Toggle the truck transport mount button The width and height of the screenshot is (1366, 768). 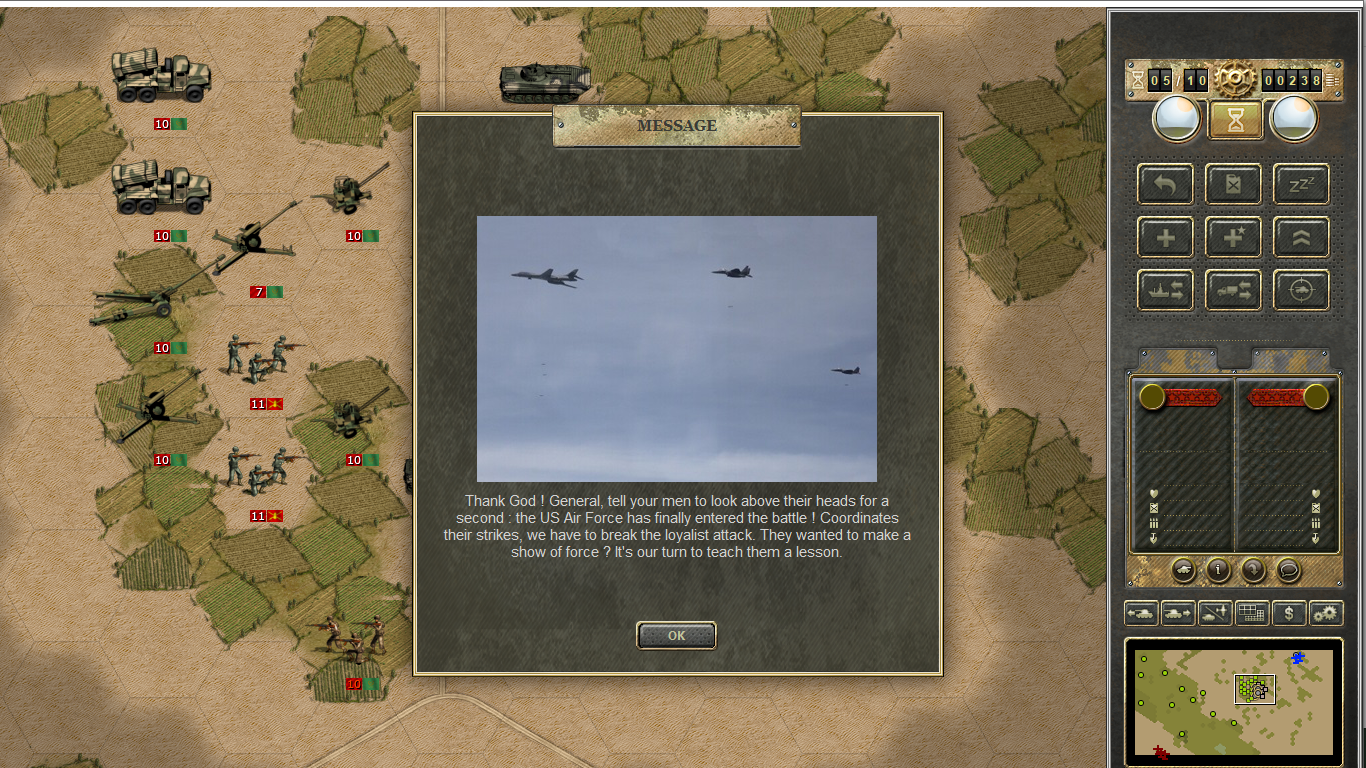click(1233, 290)
